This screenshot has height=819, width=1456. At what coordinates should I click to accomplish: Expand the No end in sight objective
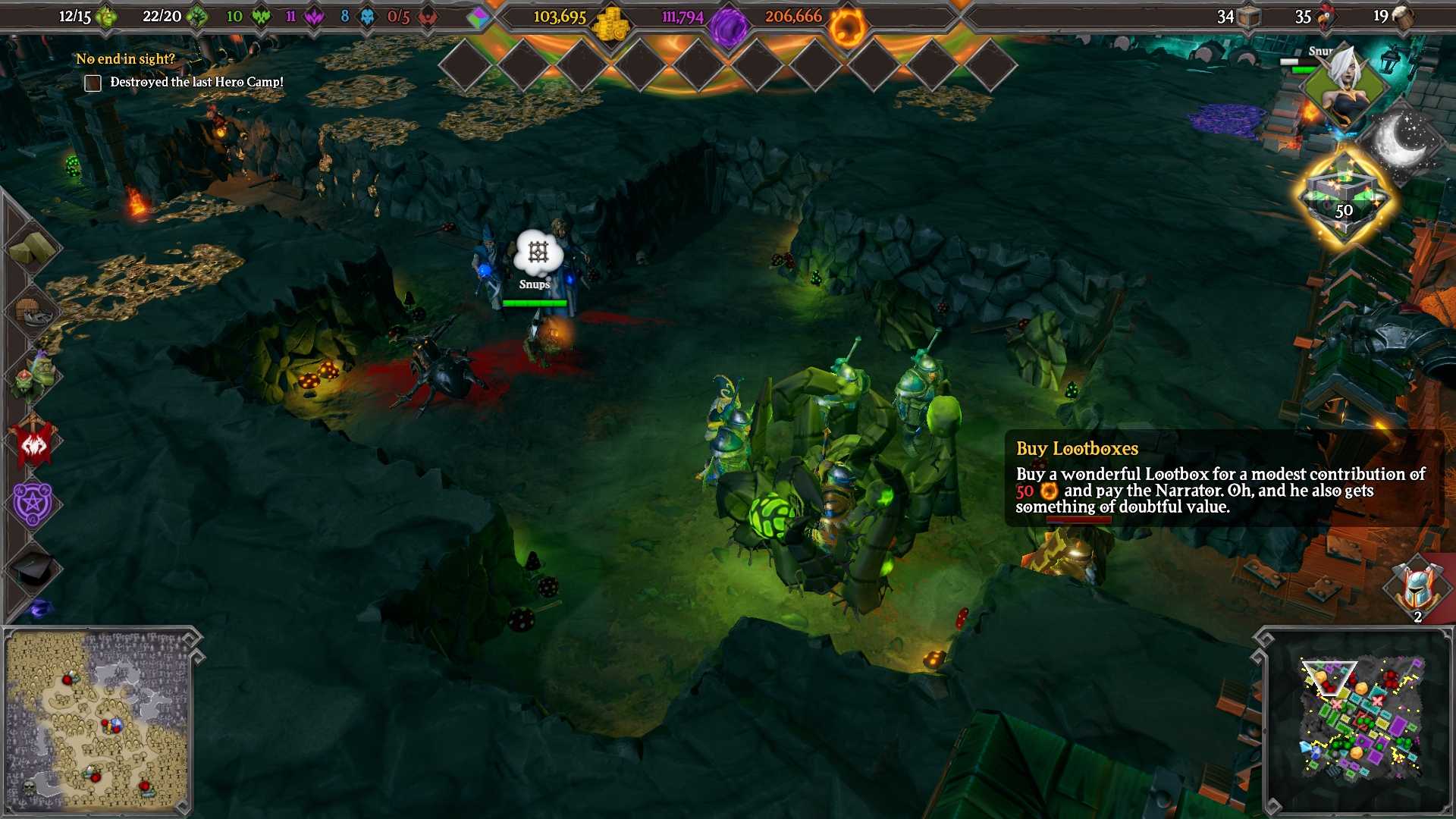coord(127,58)
